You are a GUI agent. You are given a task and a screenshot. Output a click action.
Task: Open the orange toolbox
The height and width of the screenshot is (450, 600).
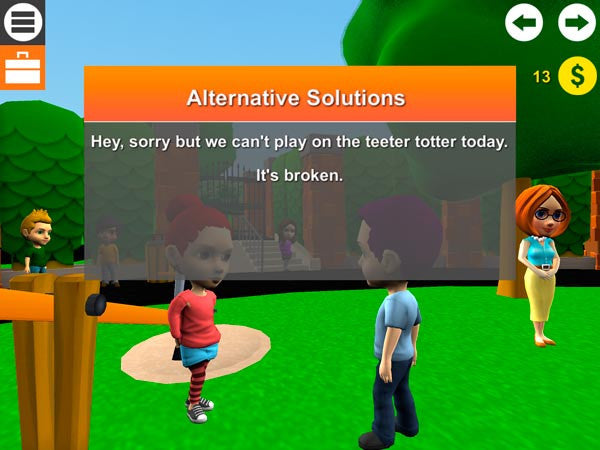22,68
